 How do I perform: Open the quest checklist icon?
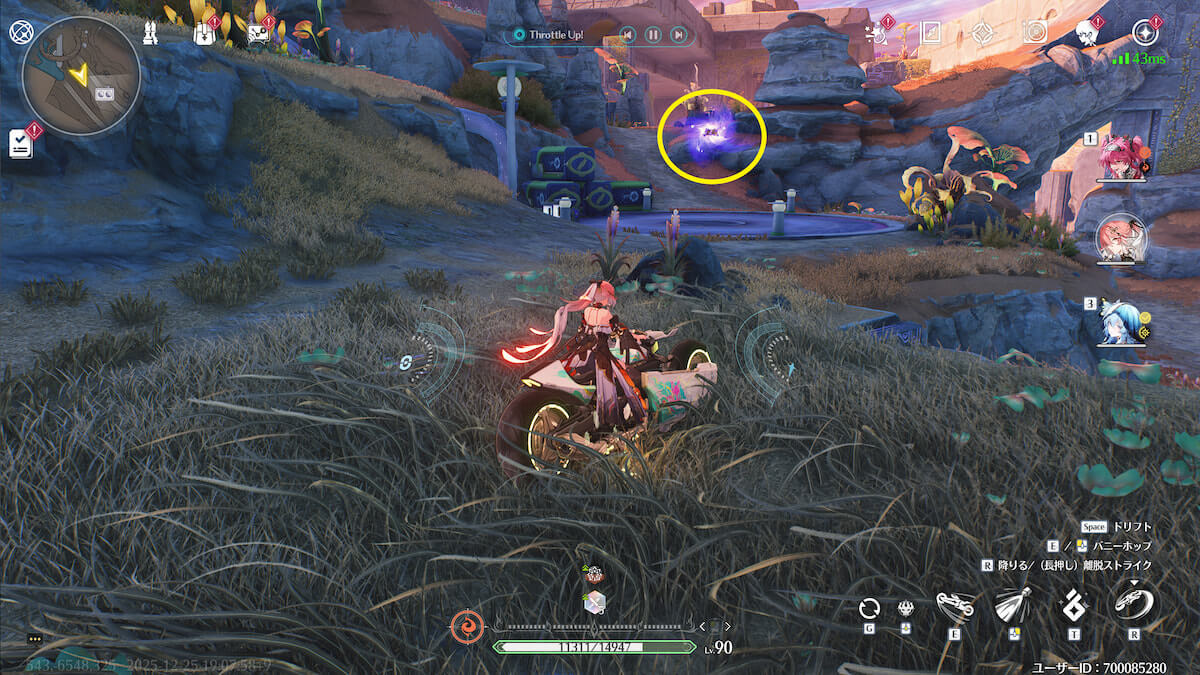point(21,143)
